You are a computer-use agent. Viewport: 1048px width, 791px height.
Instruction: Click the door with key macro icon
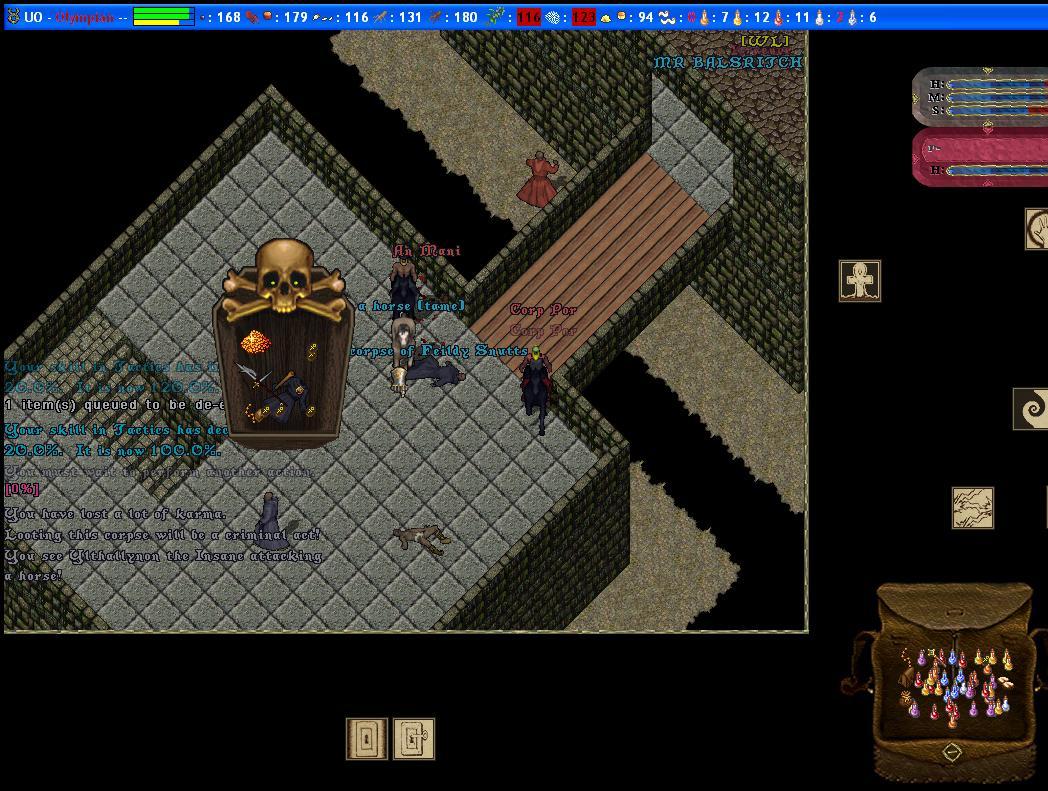tap(414, 739)
